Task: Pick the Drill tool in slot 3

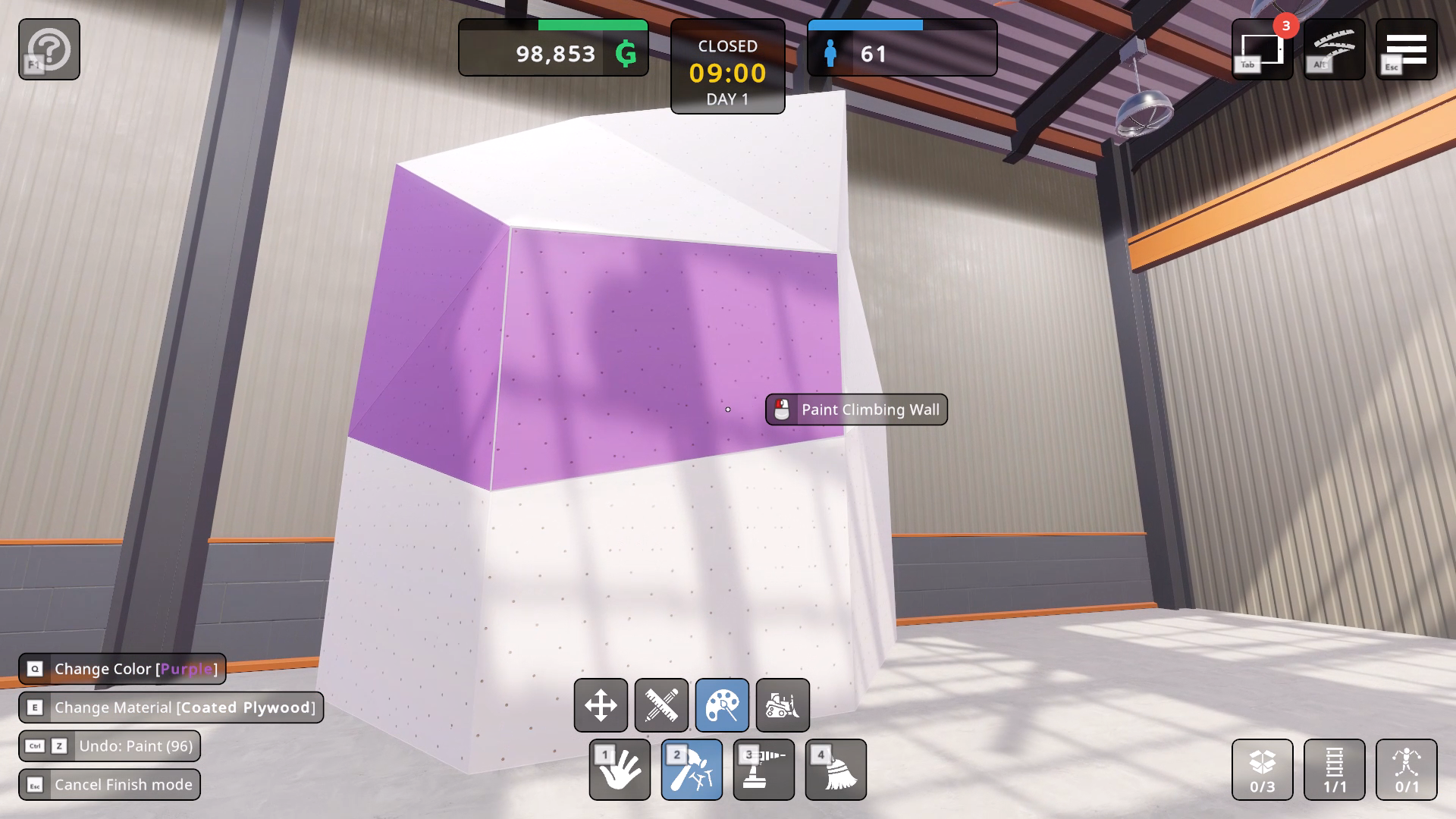Action: click(x=763, y=770)
